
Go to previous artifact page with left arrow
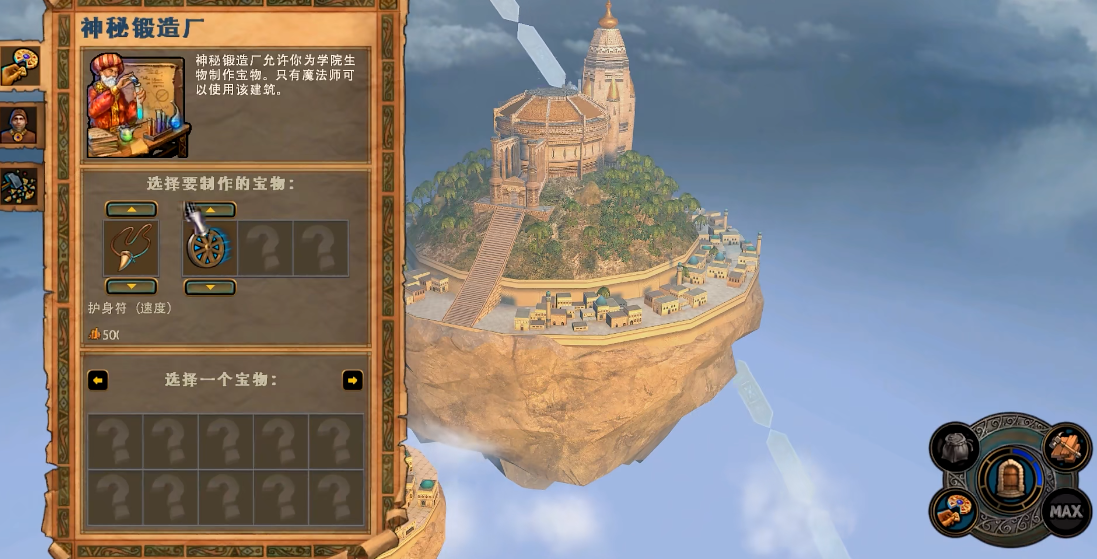(98, 380)
